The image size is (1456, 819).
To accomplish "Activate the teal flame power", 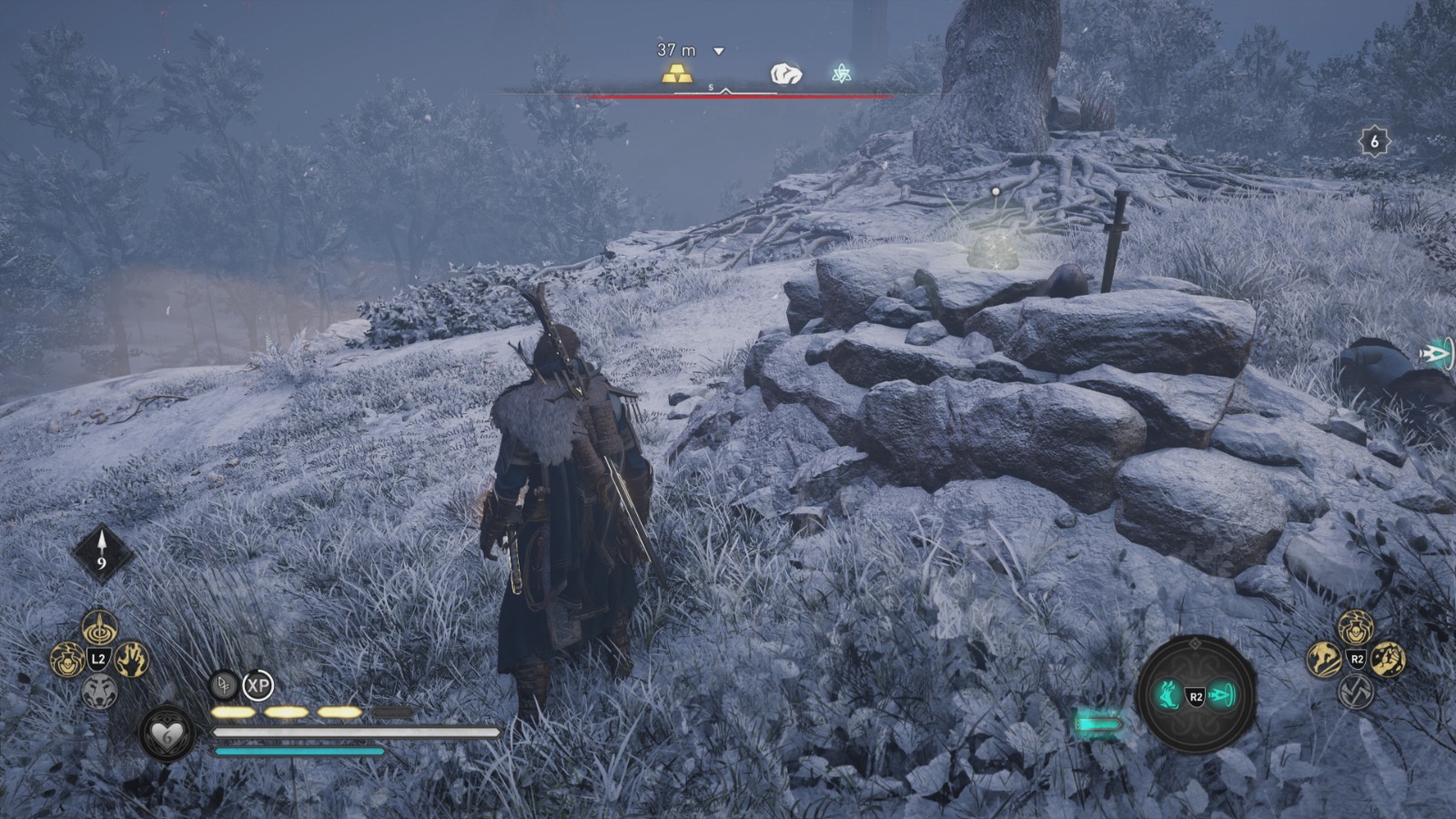I will [x=1169, y=696].
